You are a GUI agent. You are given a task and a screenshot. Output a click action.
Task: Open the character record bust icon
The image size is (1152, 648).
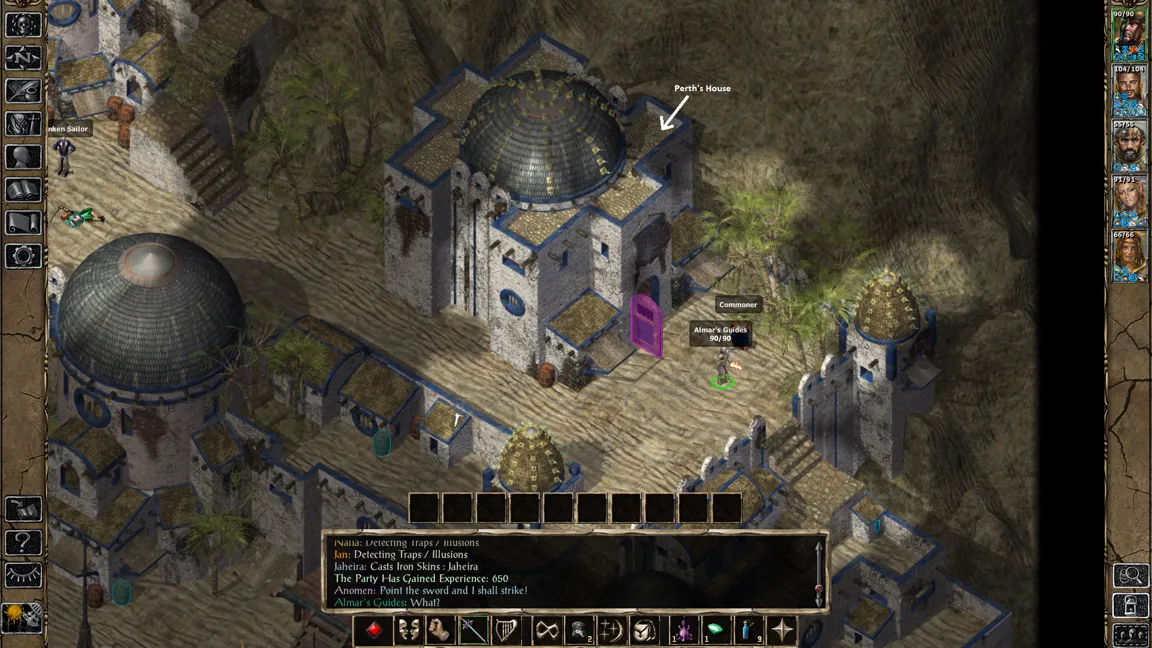click(x=23, y=157)
